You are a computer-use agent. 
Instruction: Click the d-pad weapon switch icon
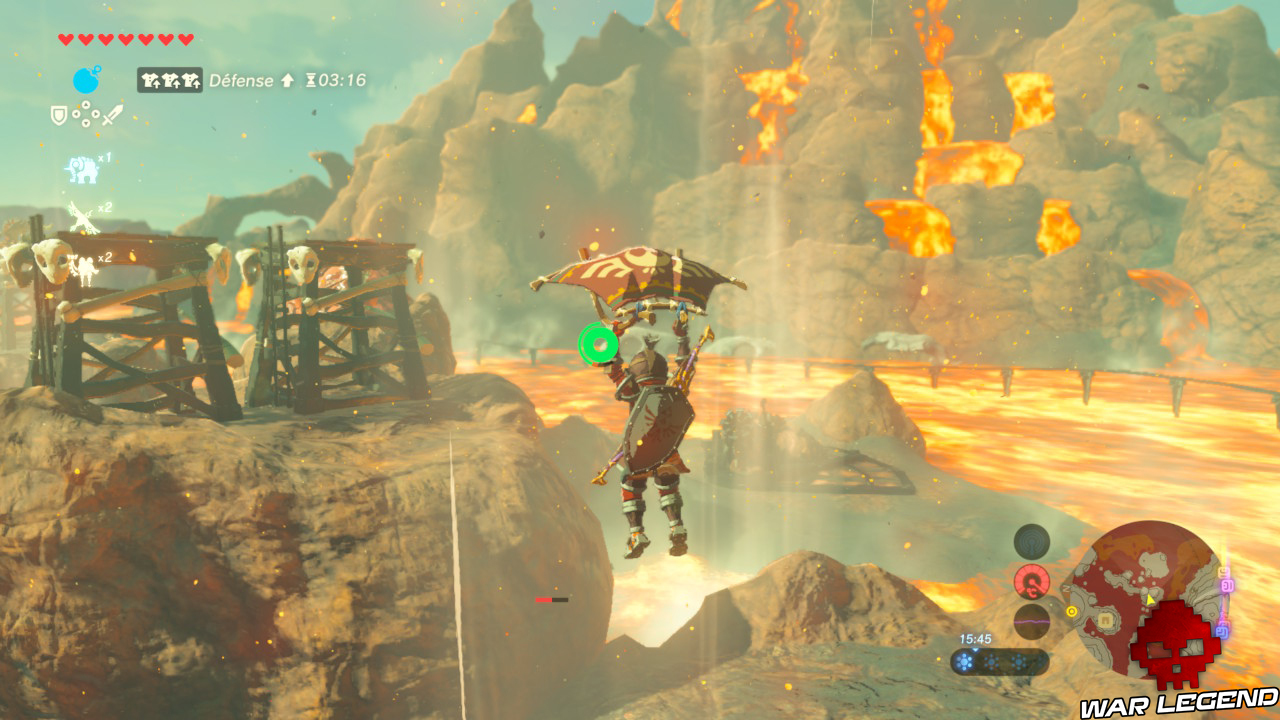tap(85, 115)
